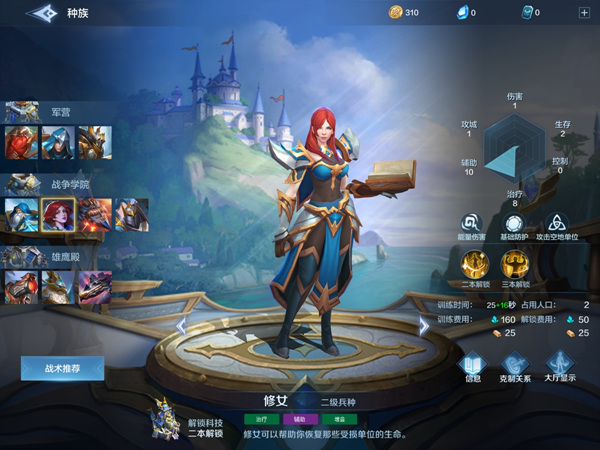Choose the flying machine unit in 战争学院
This screenshot has height=450, width=600.
pos(95,214)
